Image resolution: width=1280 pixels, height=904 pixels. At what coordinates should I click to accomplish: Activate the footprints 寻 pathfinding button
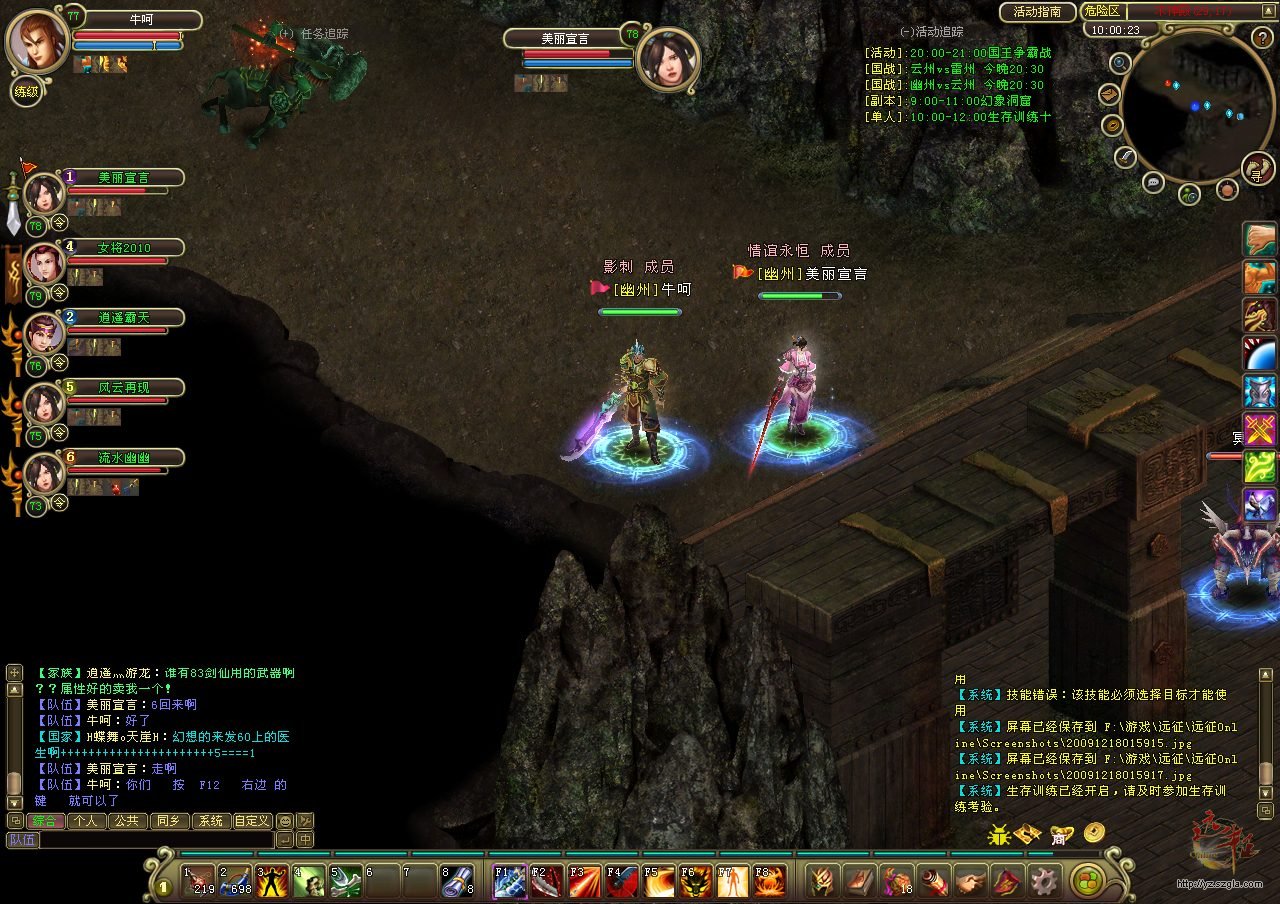1257,169
